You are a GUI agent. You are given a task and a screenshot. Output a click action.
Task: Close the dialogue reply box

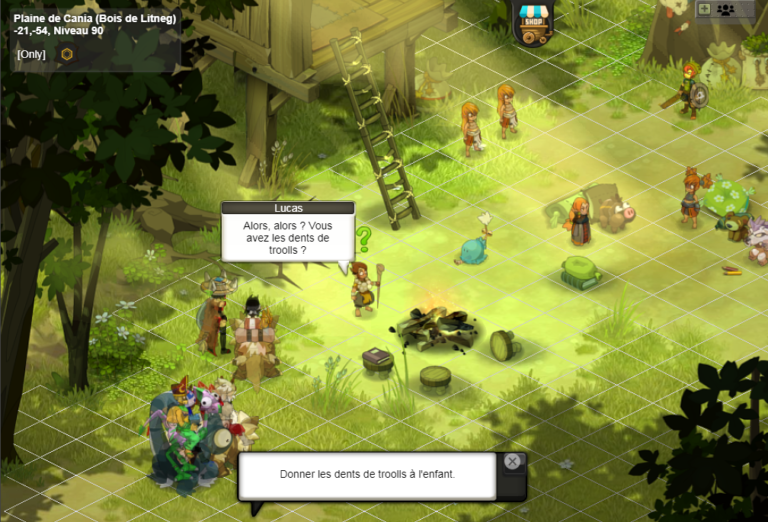click(512, 461)
